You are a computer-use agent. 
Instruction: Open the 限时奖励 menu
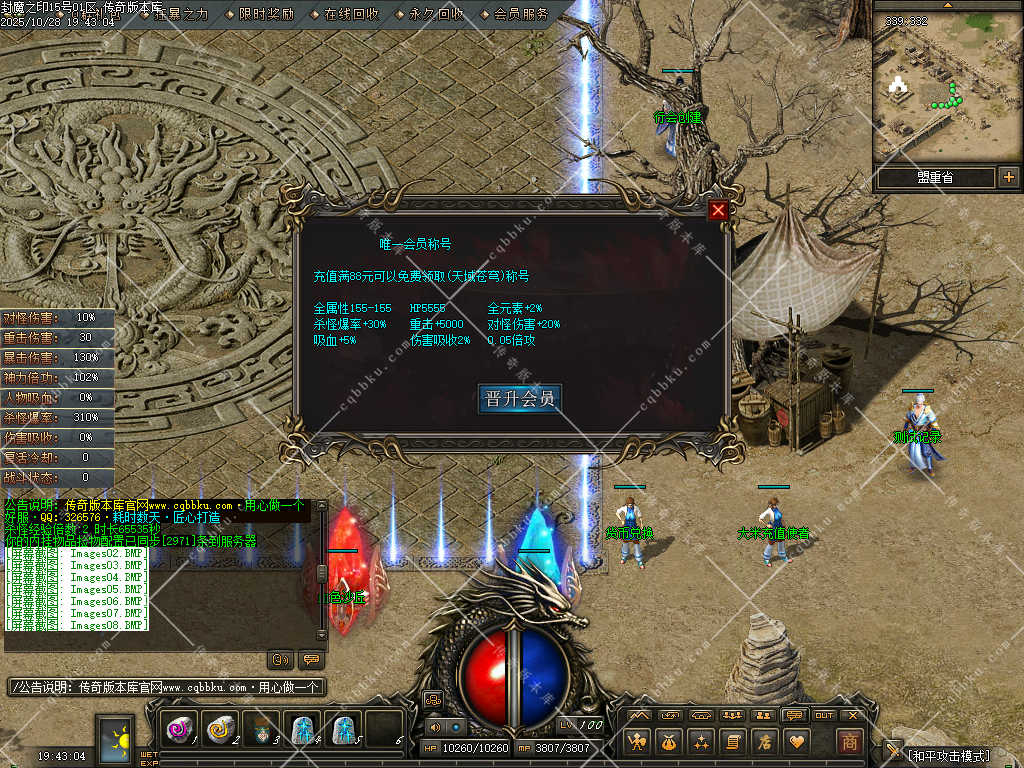click(x=266, y=14)
